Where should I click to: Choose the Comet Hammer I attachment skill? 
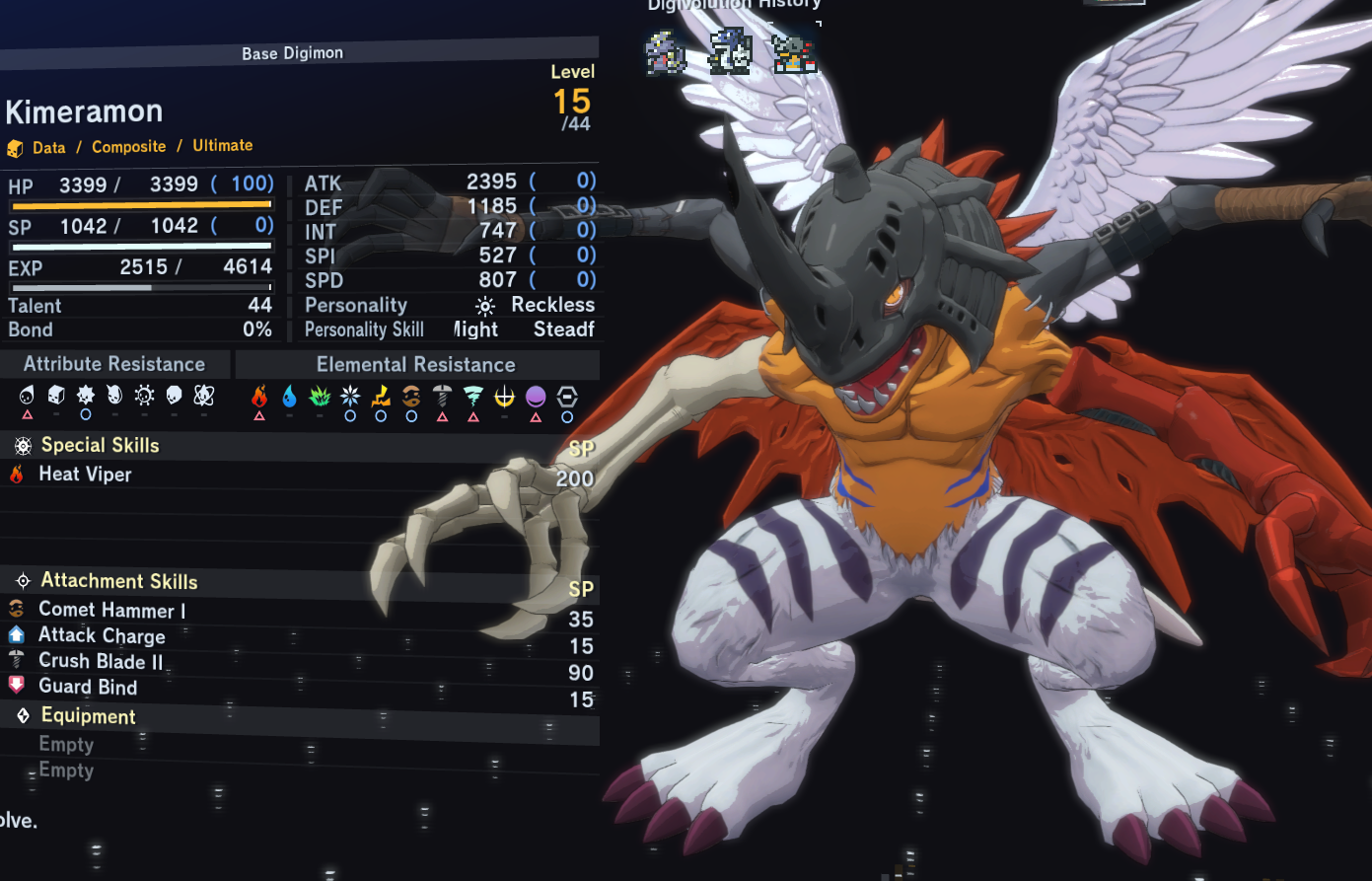click(x=111, y=611)
